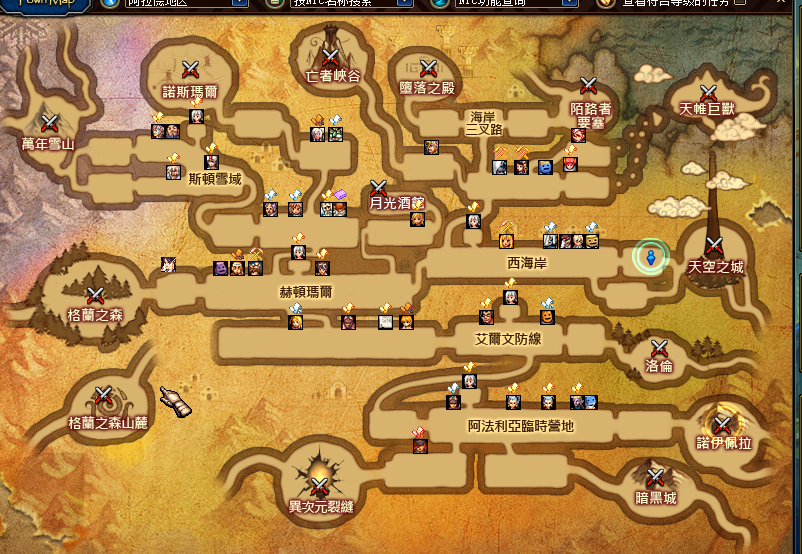Click the blue player location marker

[650, 258]
